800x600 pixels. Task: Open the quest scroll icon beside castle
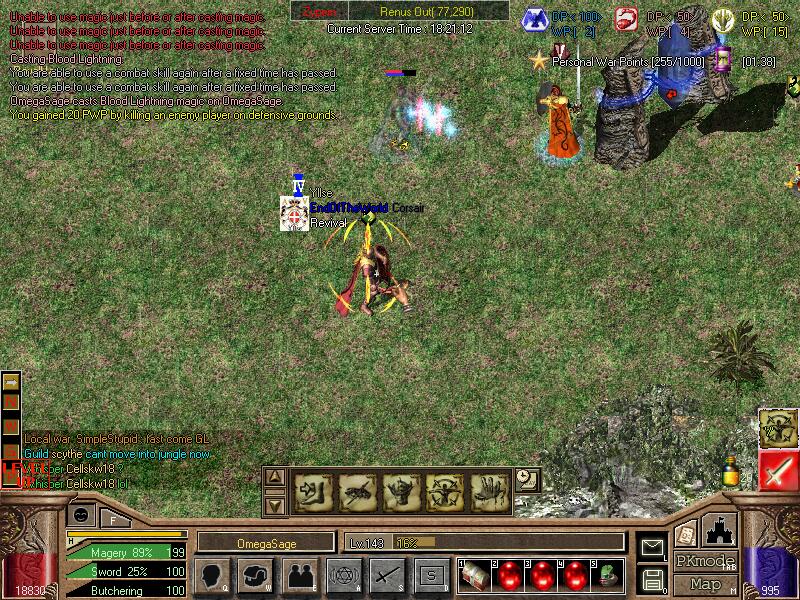tap(686, 534)
